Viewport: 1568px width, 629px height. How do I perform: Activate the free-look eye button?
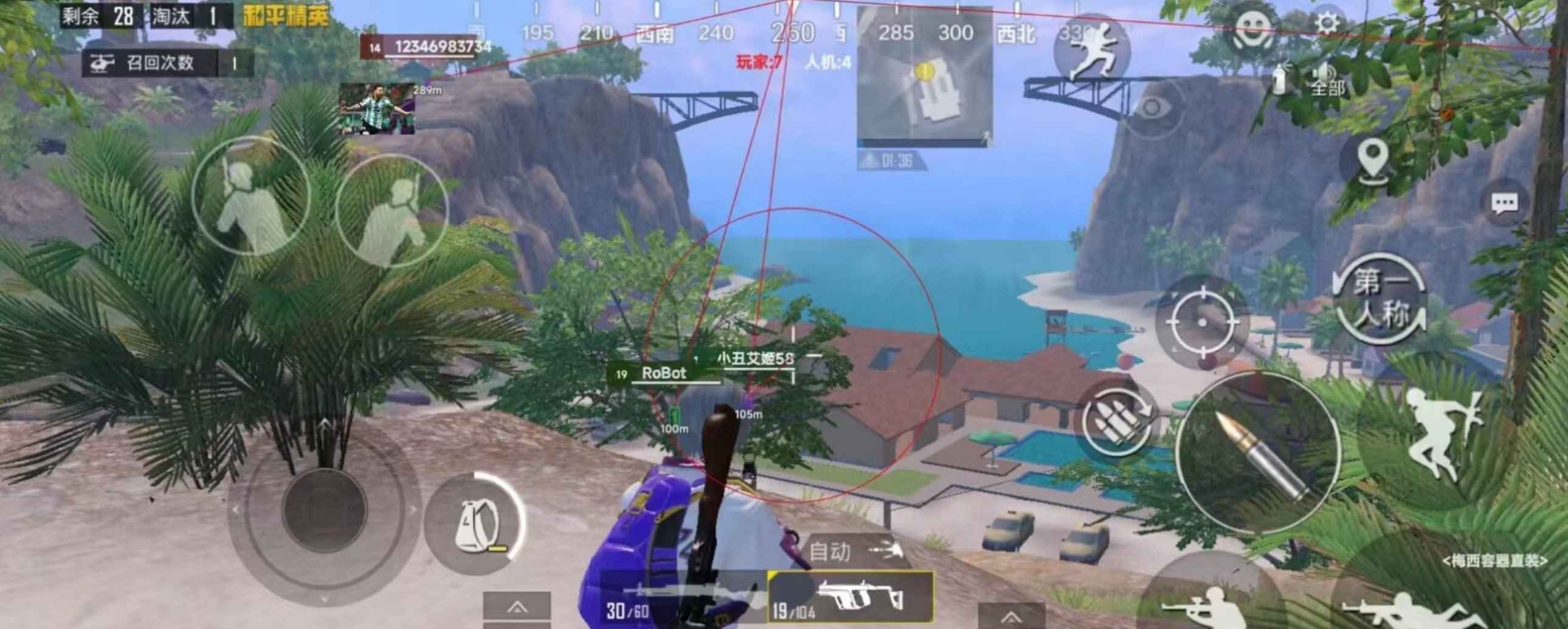pos(1151,108)
